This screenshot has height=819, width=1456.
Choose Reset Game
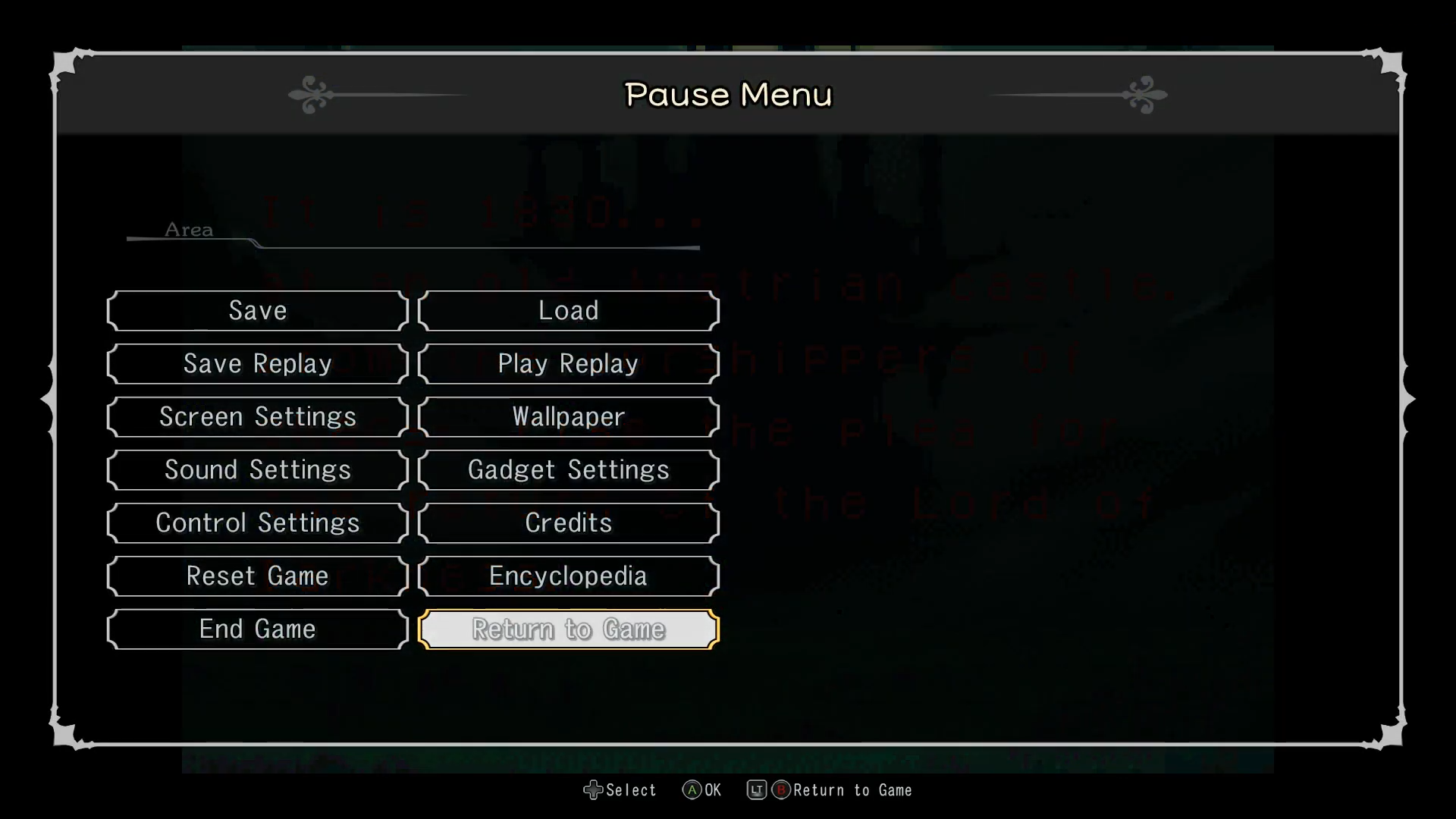(258, 576)
